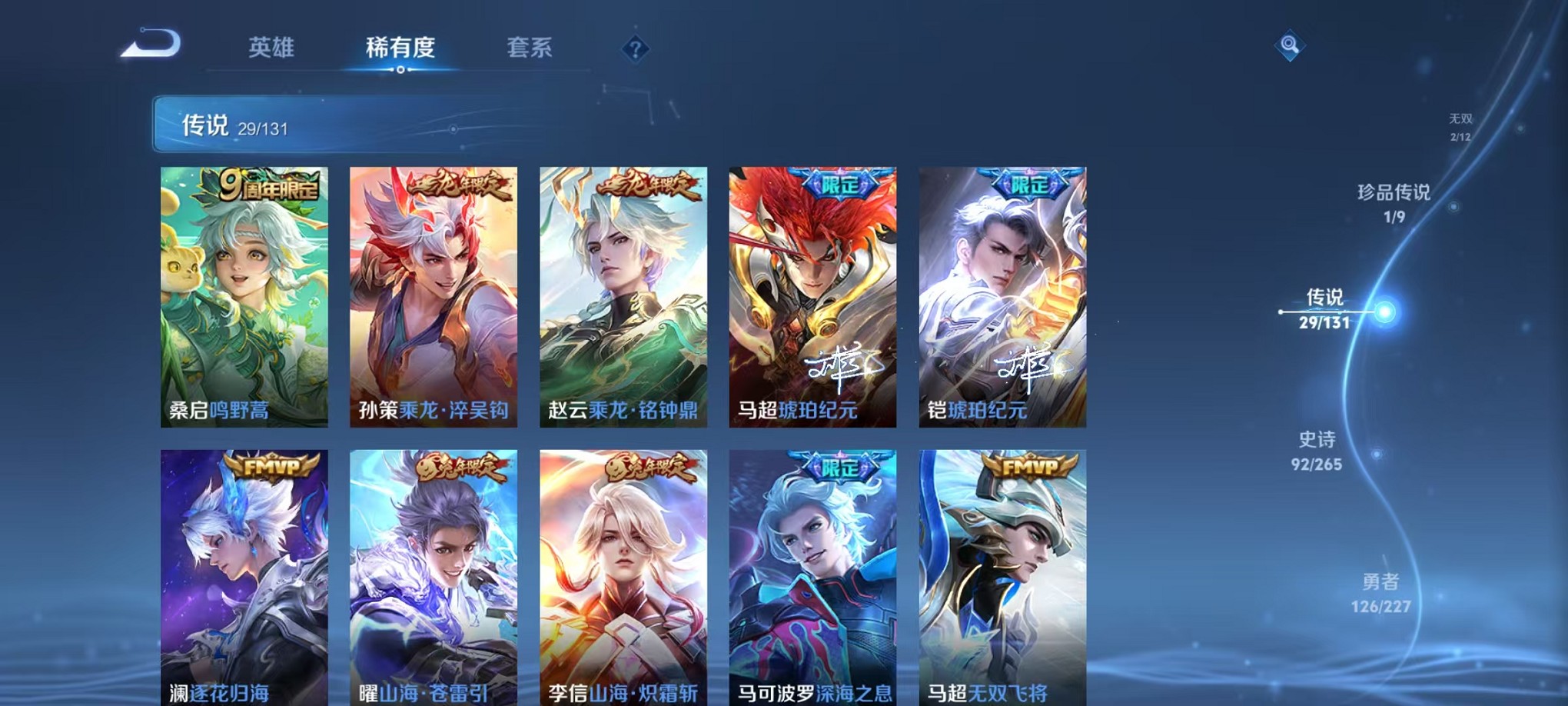Click the 限定 badge on 马可波罗深海之息 skin
Viewport: 1568px width, 706px height.
[842, 468]
